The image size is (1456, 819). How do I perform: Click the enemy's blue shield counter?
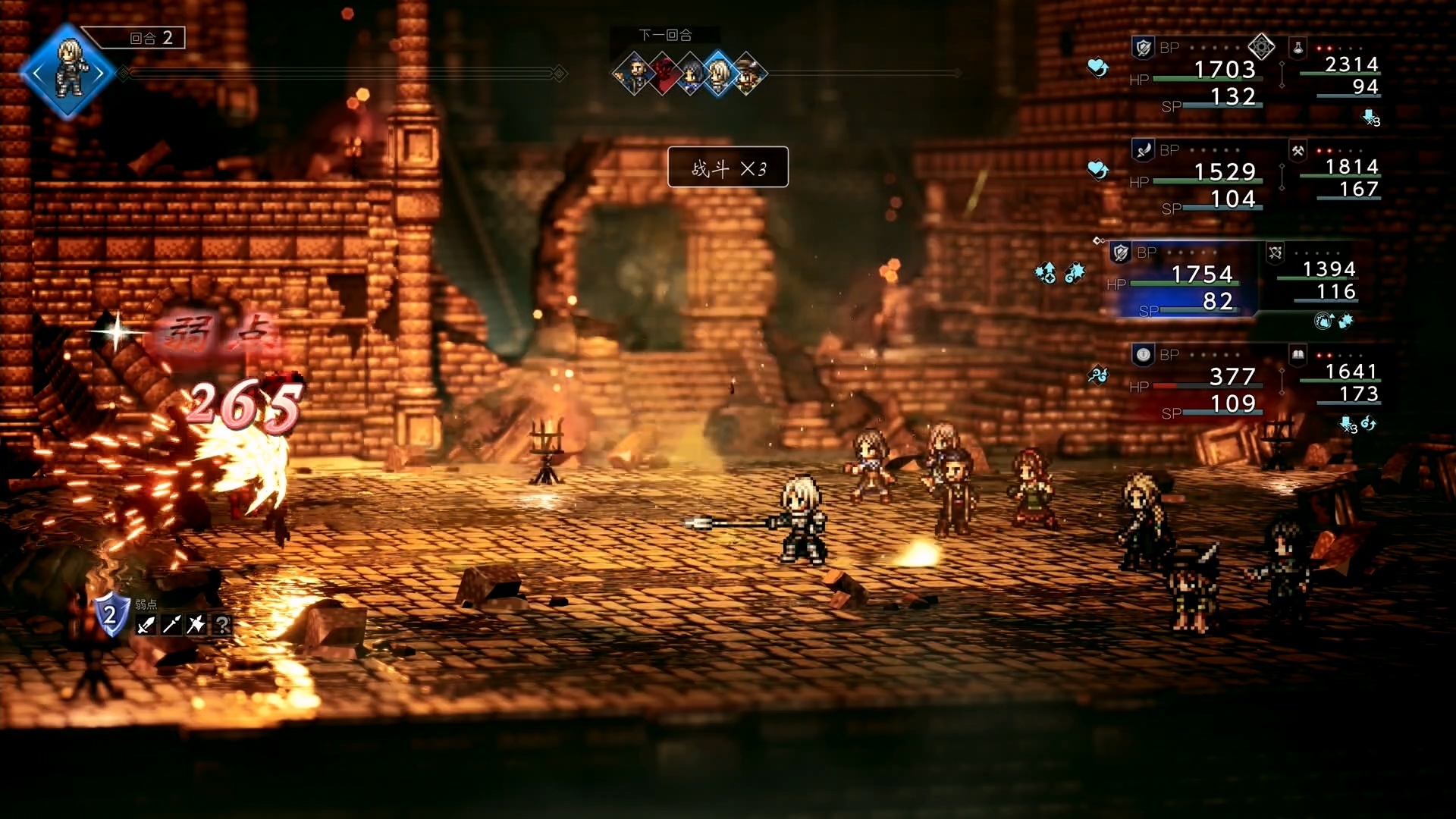111,614
